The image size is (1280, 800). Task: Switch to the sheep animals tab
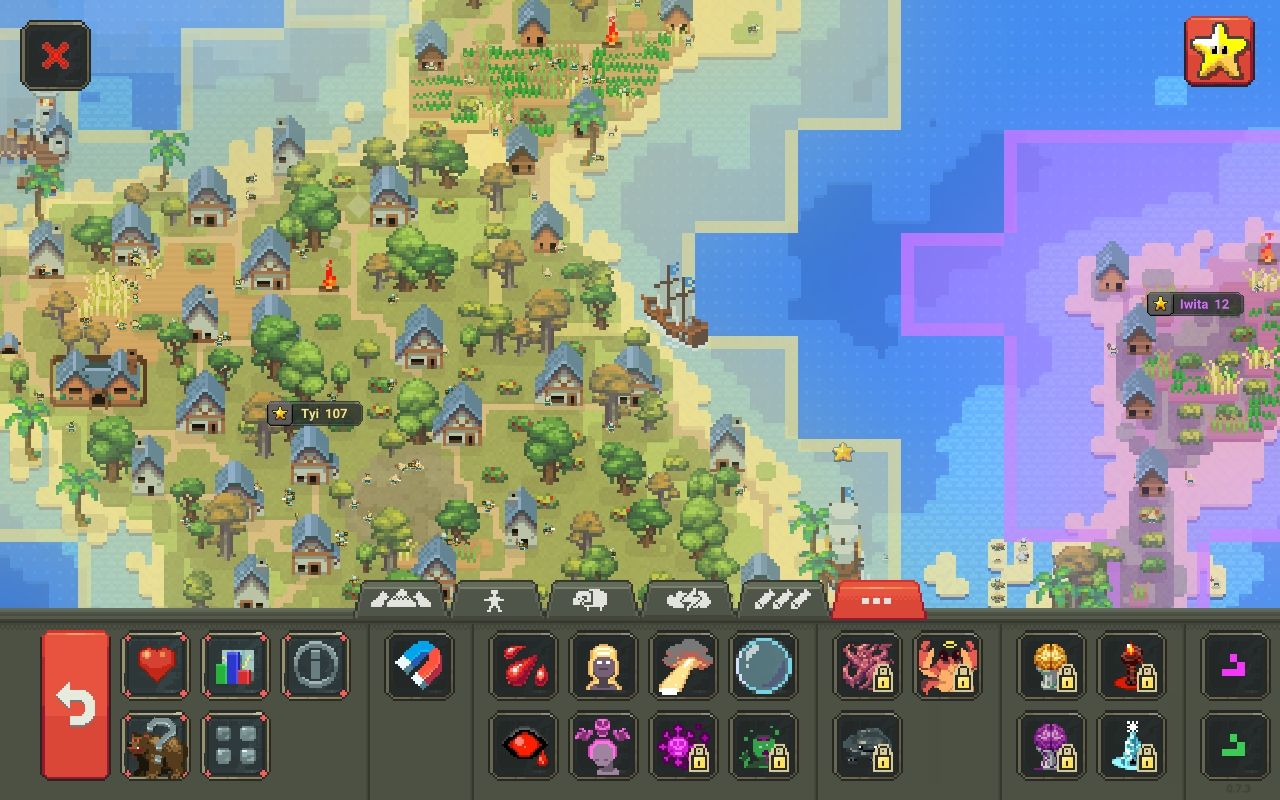(591, 600)
